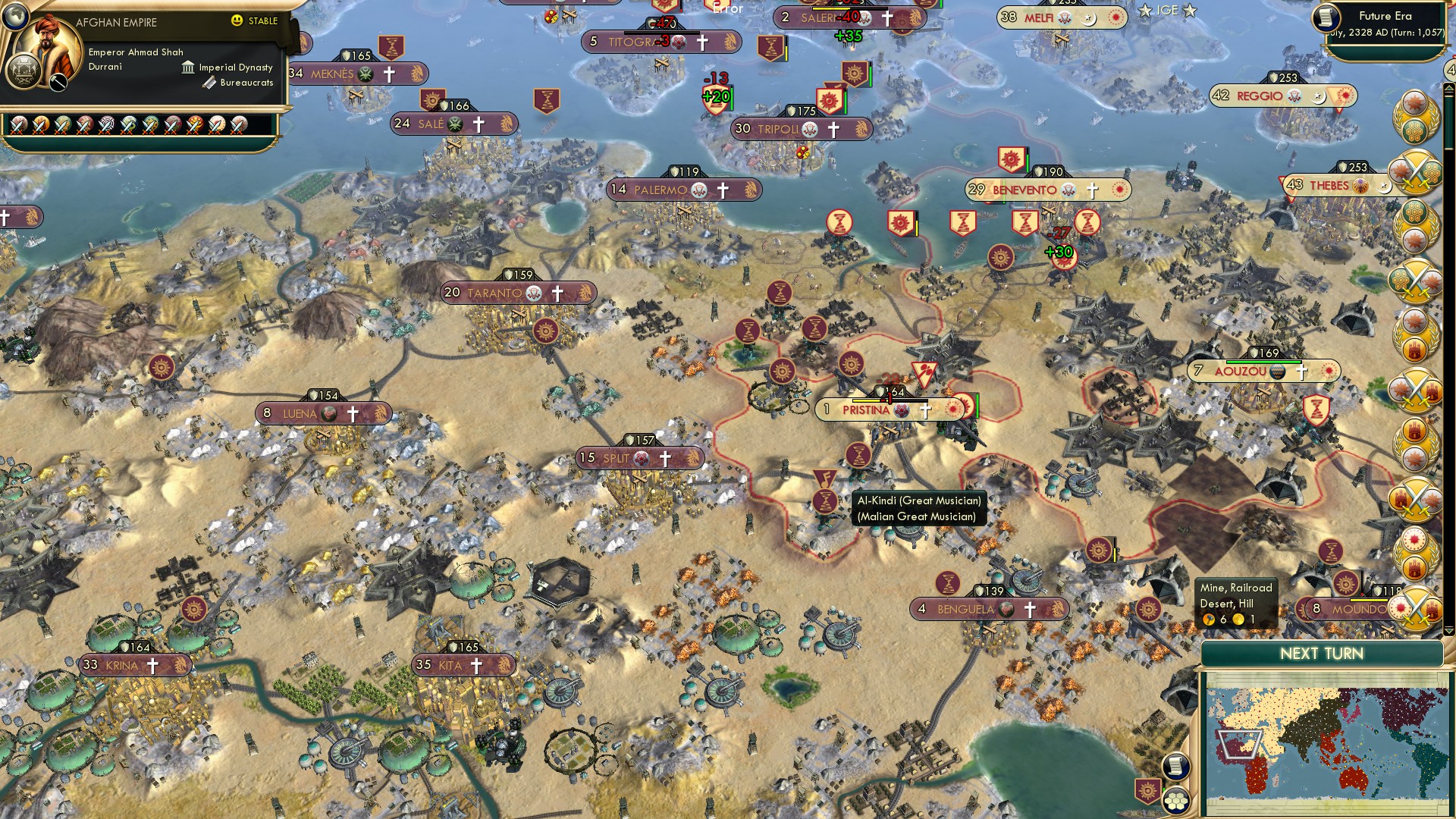Click the STABLE happiness smiley indicator
The height and width of the screenshot is (819, 1456).
(x=237, y=21)
